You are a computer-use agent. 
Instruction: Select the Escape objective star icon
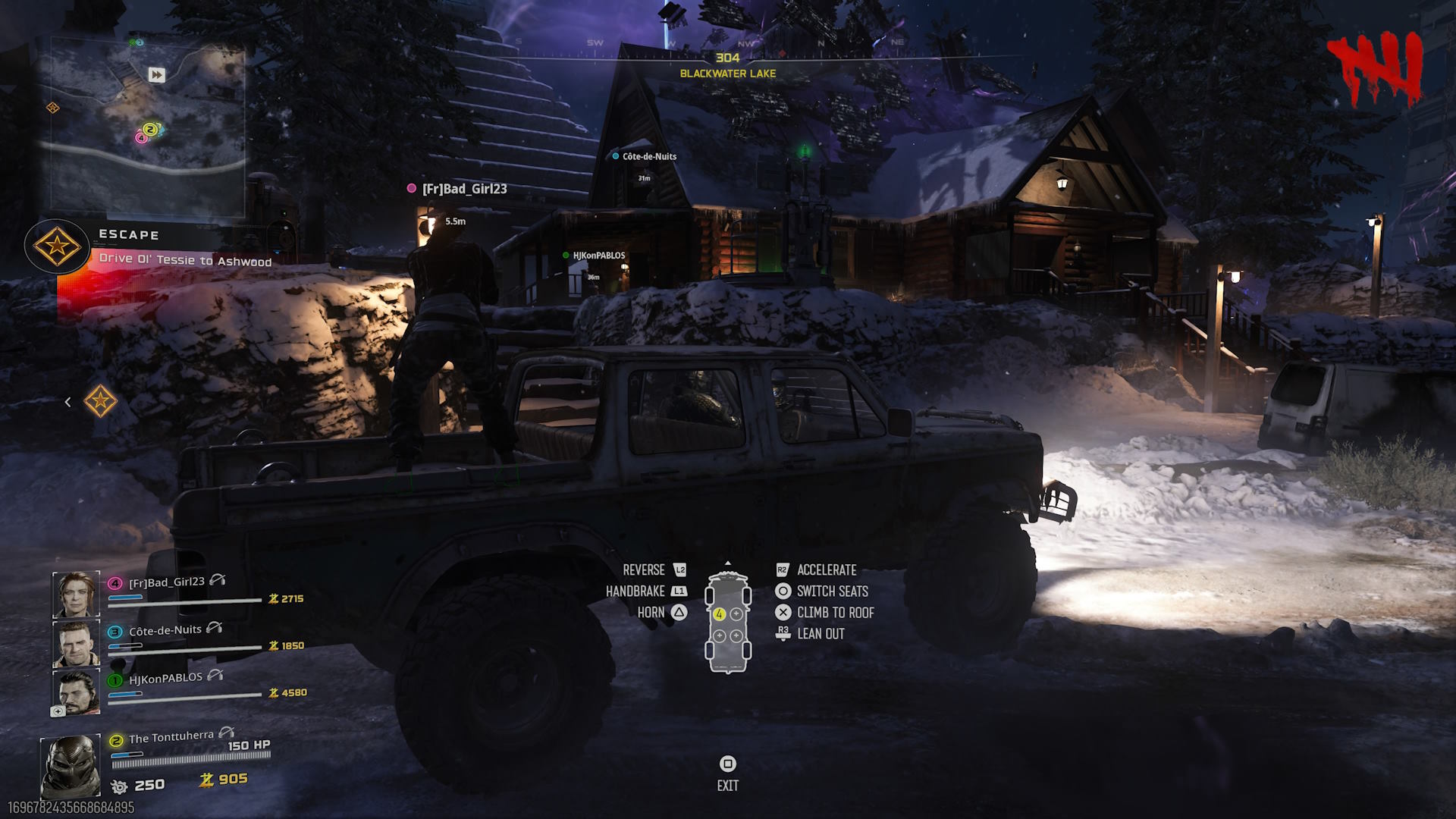(56, 246)
